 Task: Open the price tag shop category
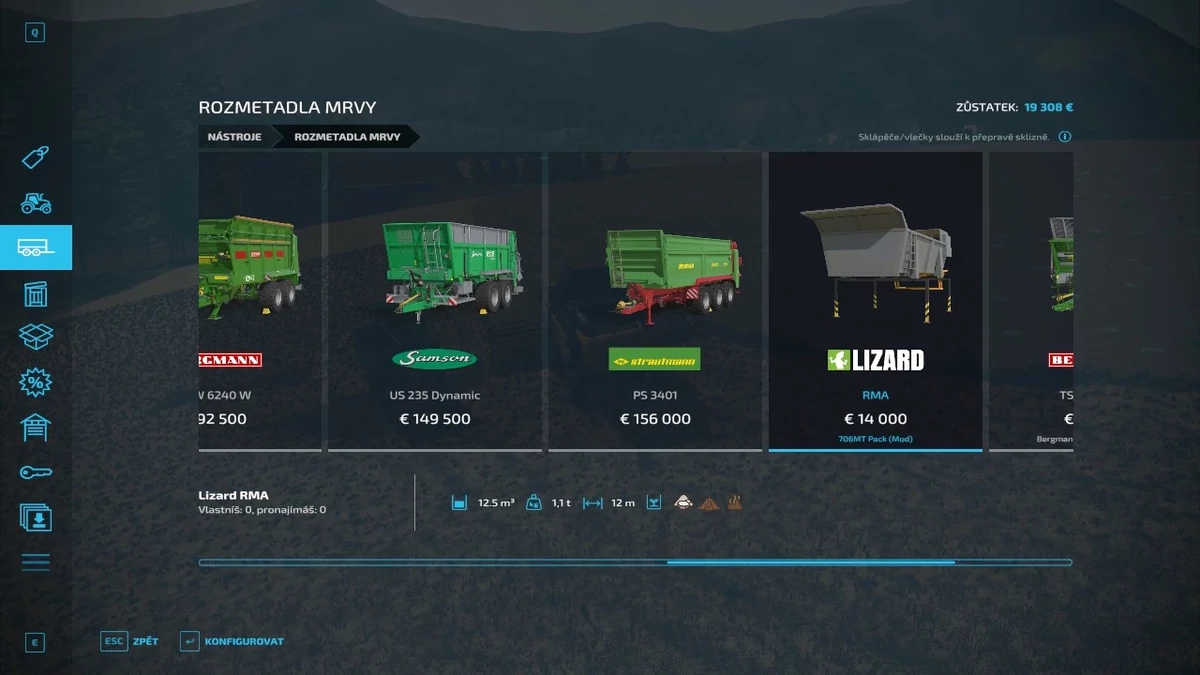(x=36, y=157)
